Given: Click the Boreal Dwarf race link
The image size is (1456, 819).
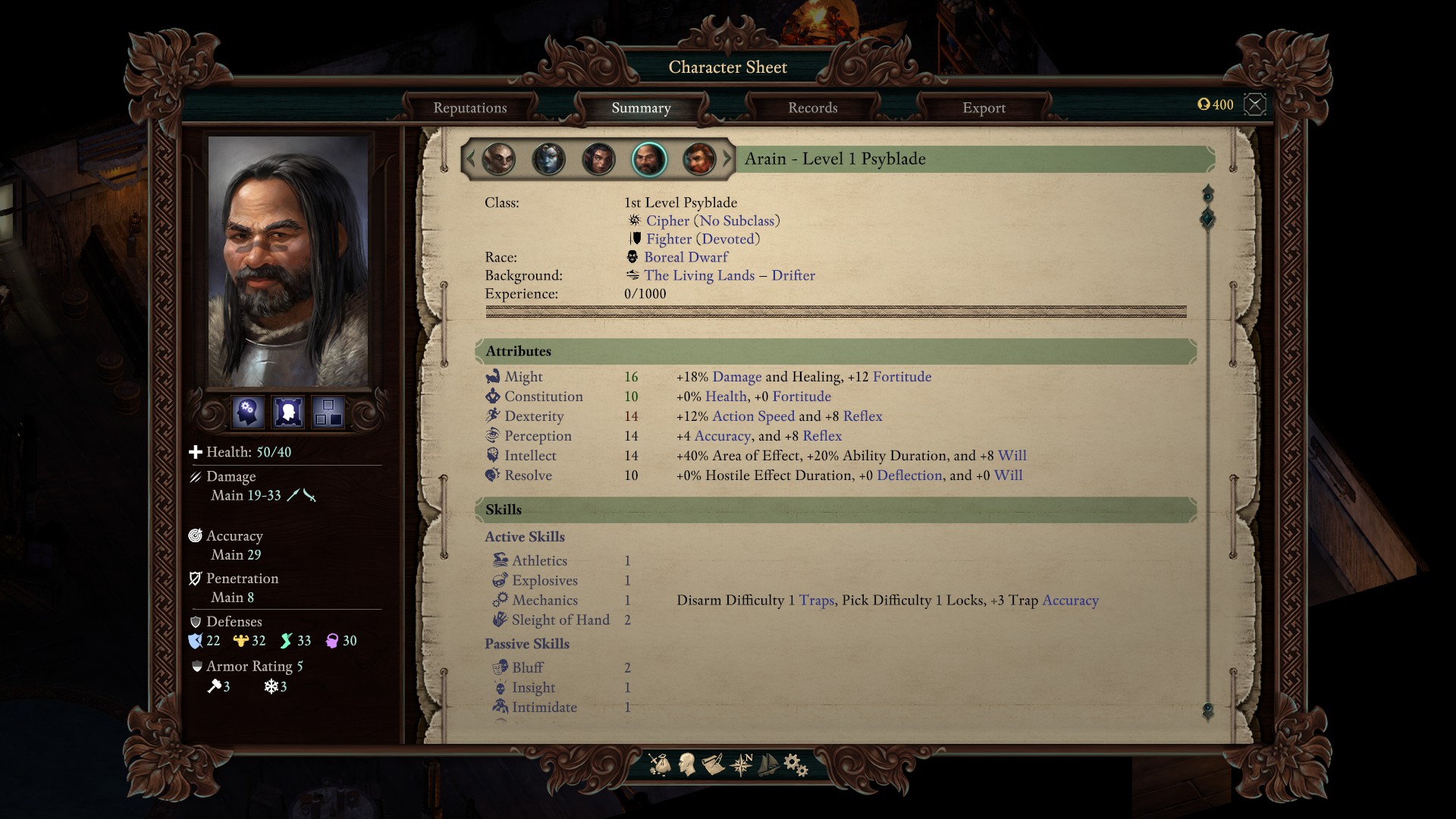Looking at the screenshot, I should [x=686, y=257].
